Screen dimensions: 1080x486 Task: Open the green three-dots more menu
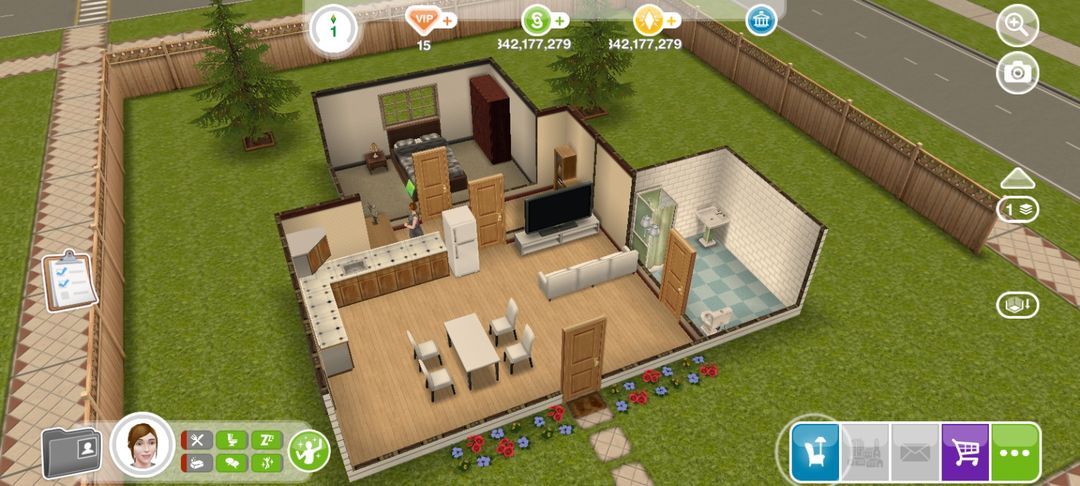pyautogui.click(x=1015, y=452)
